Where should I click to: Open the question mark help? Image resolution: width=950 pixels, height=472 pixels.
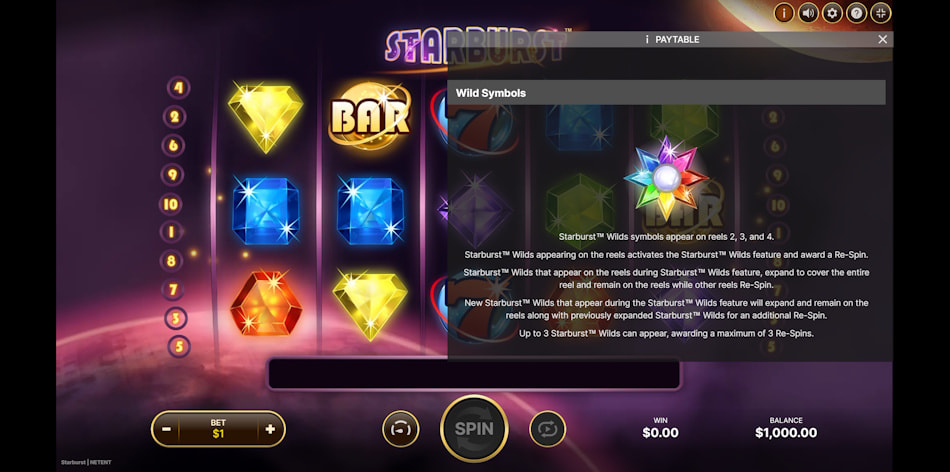856,13
